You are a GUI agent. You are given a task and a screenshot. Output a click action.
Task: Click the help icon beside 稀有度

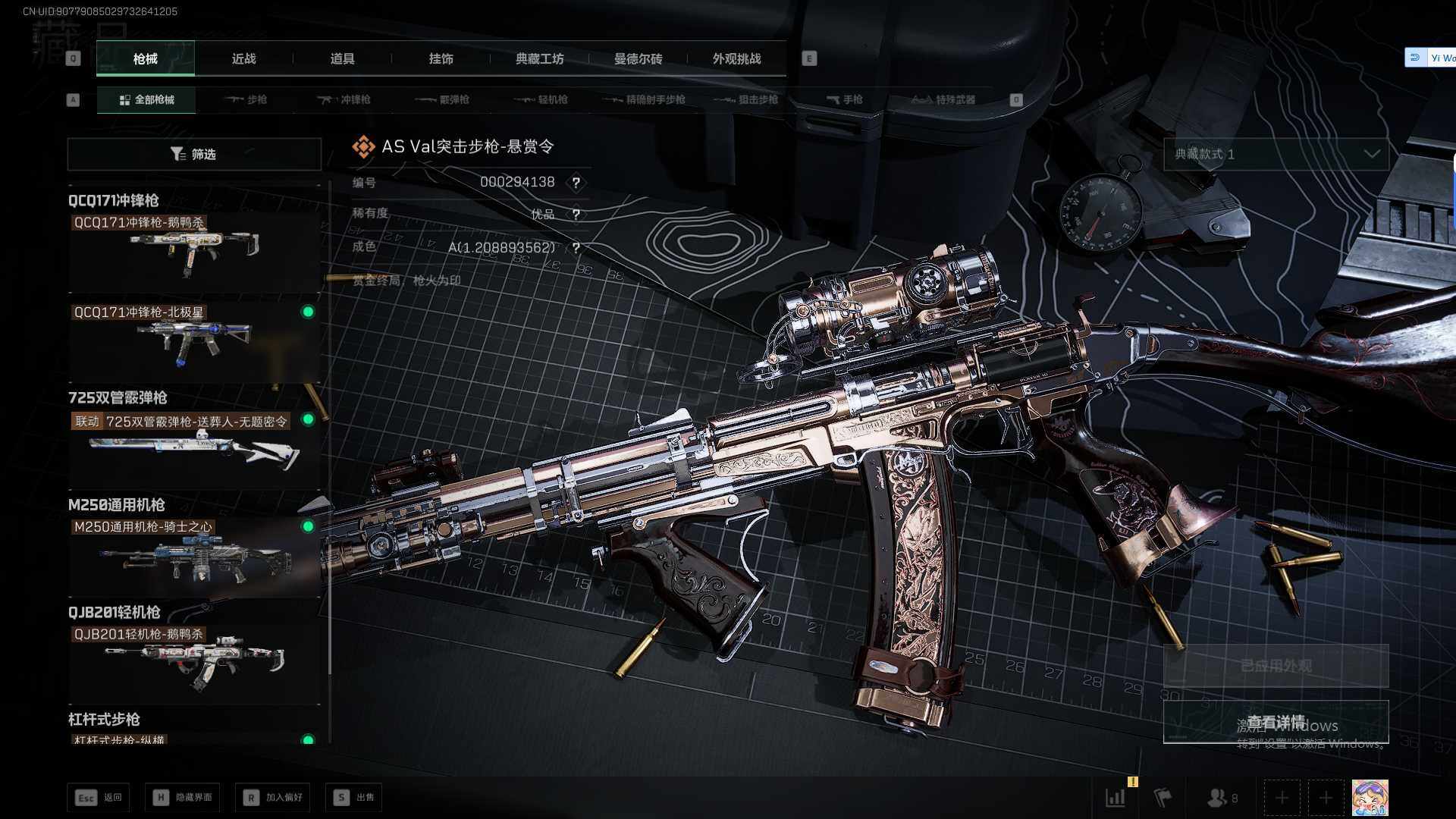(x=576, y=215)
